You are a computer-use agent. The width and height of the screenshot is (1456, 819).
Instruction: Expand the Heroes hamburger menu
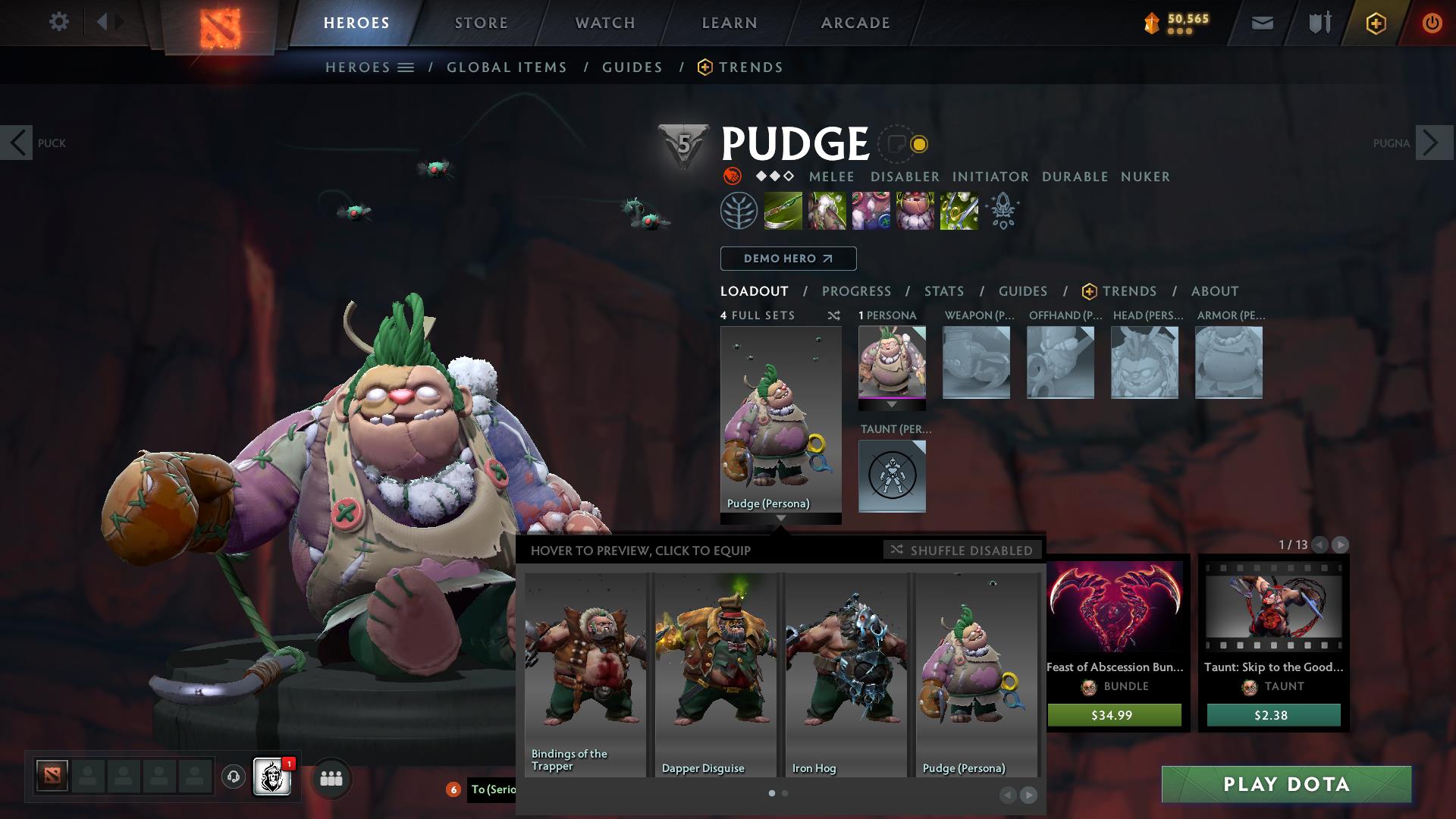(x=406, y=67)
